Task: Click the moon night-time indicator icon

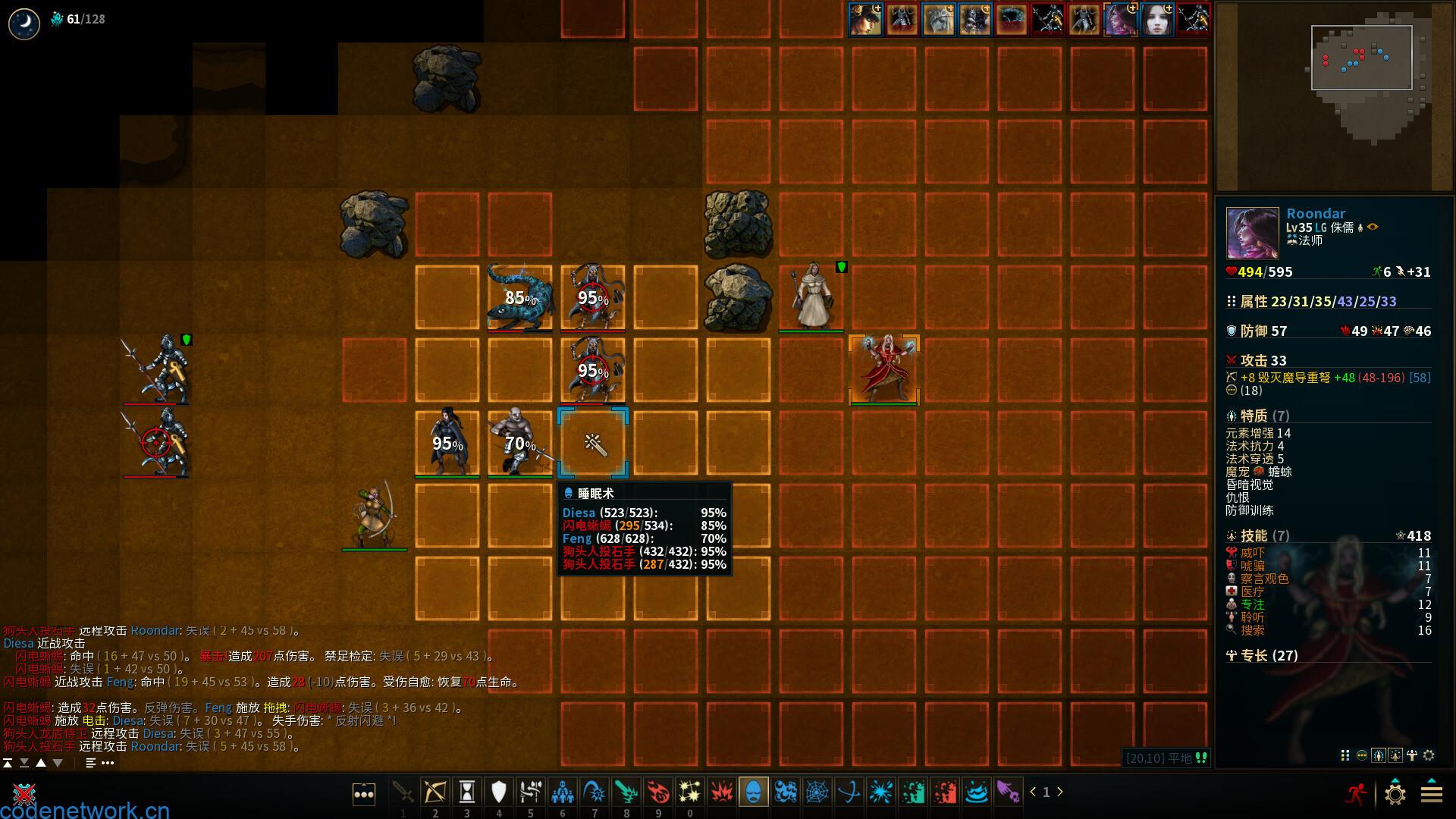Action: (x=24, y=24)
